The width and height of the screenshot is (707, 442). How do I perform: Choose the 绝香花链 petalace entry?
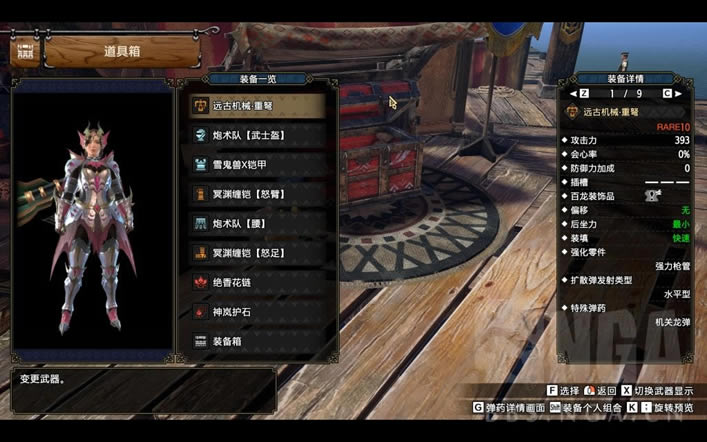(x=256, y=282)
